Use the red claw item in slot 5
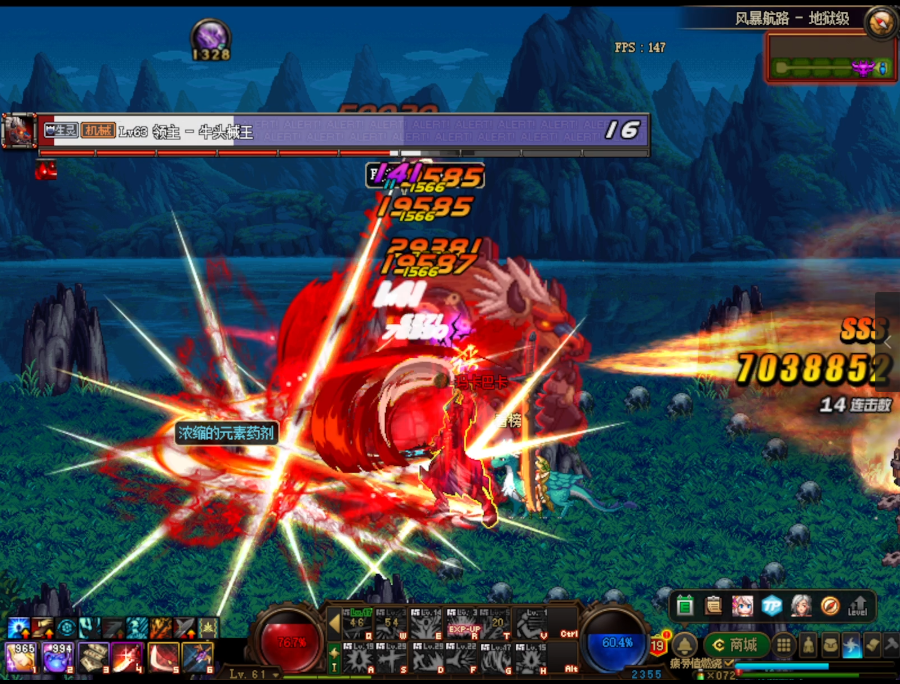This screenshot has width=900, height=684. point(162,657)
